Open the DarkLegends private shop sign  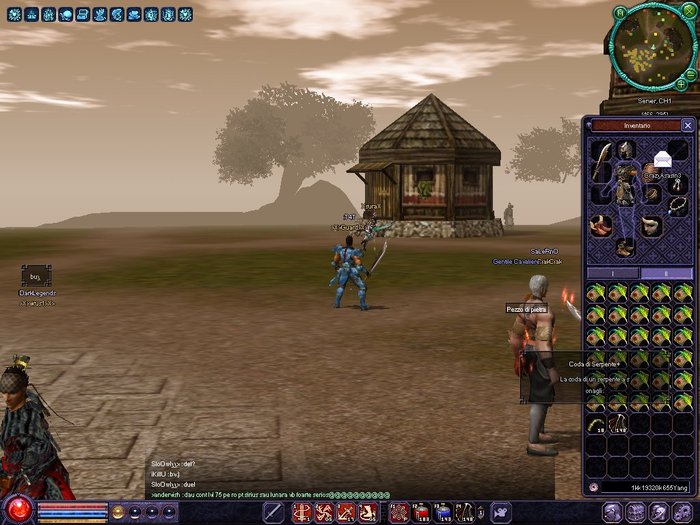point(35,275)
